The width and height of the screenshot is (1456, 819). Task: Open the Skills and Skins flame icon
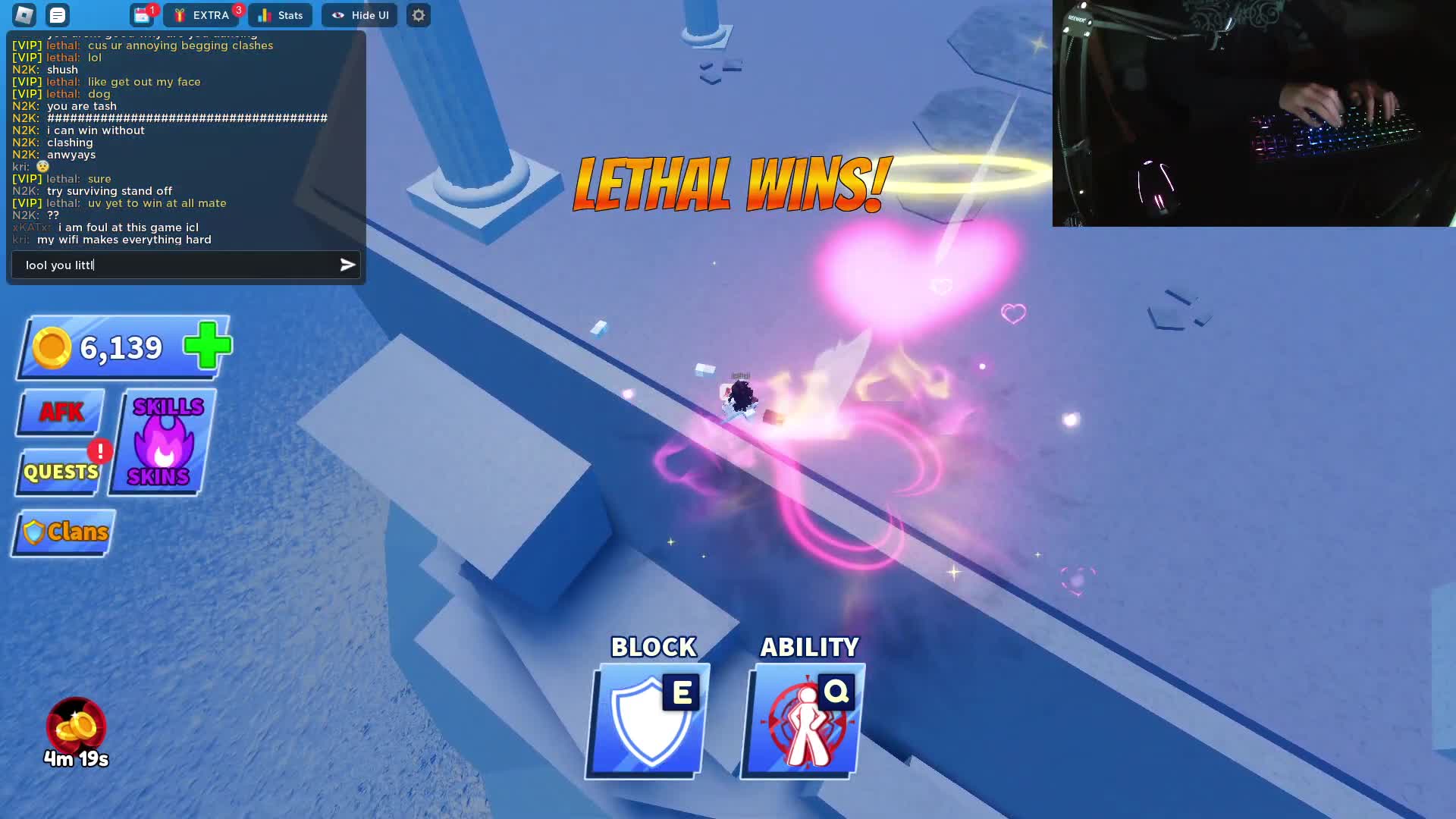click(x=161, y=442)
